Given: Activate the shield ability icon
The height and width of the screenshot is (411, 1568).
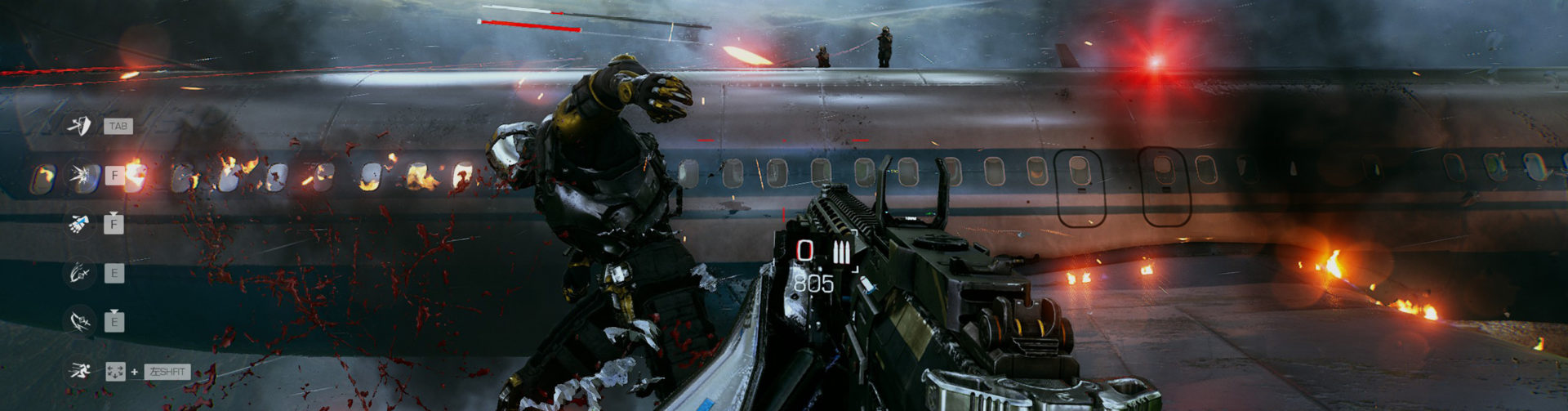Looking at the screenshot, I should point(79,126).
